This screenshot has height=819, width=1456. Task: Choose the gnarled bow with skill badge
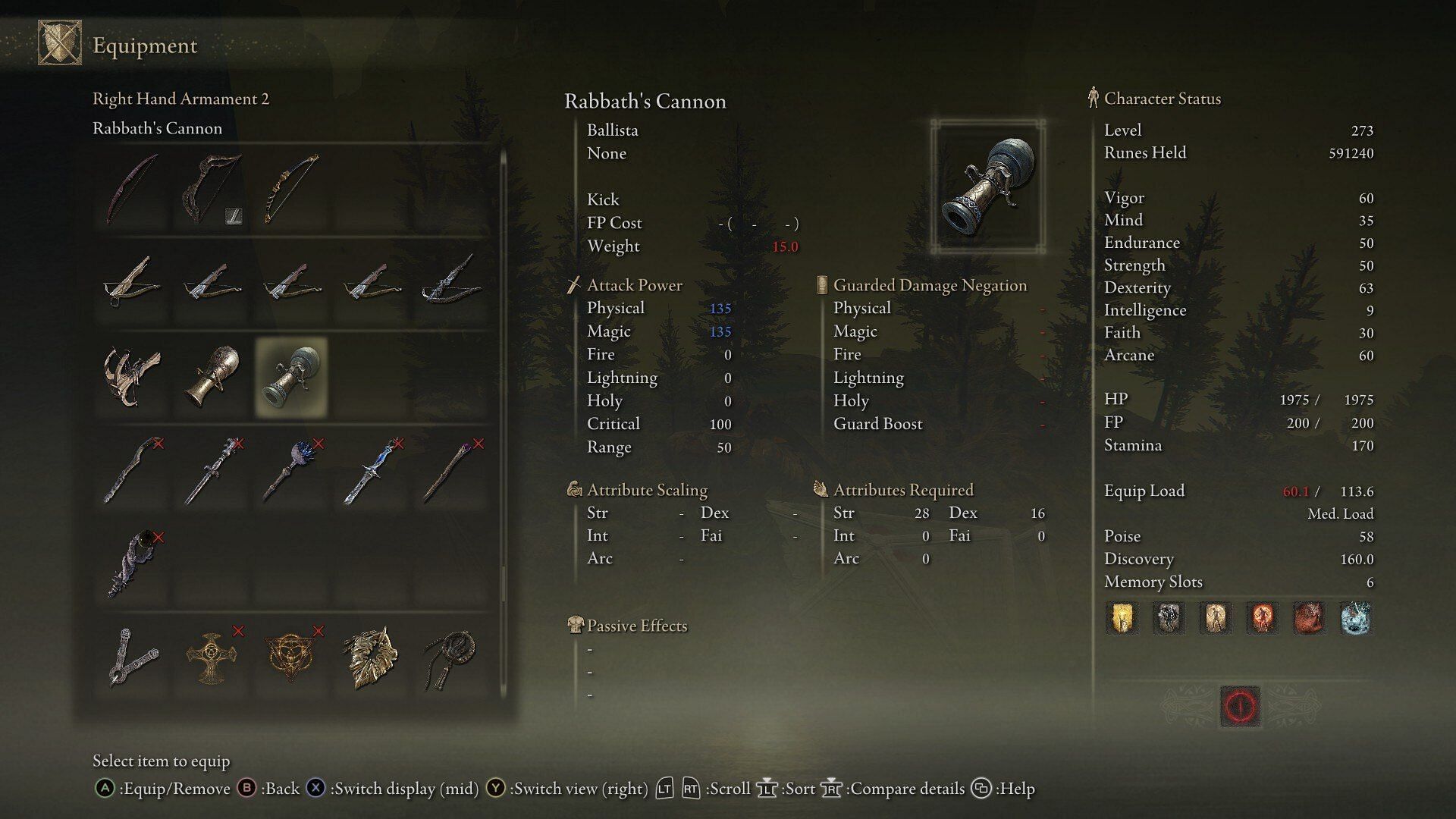212,190
